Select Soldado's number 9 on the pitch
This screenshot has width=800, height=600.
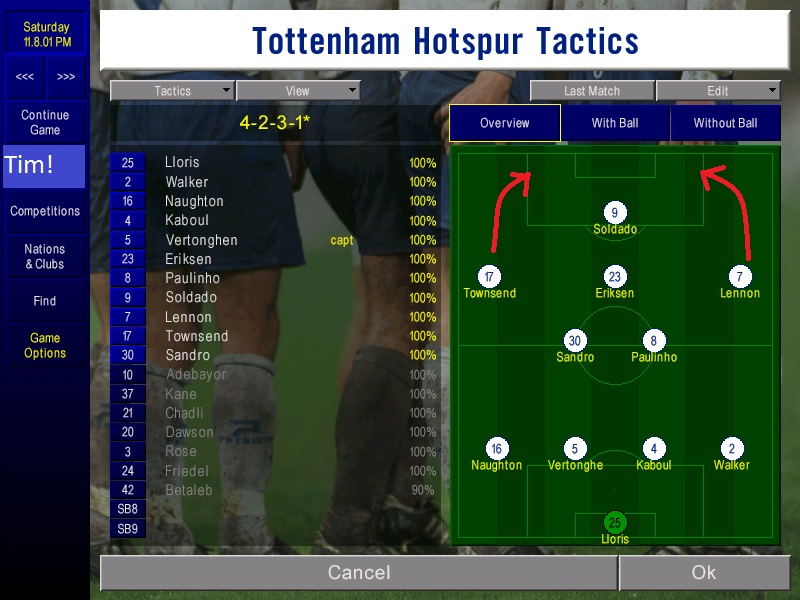615,212
